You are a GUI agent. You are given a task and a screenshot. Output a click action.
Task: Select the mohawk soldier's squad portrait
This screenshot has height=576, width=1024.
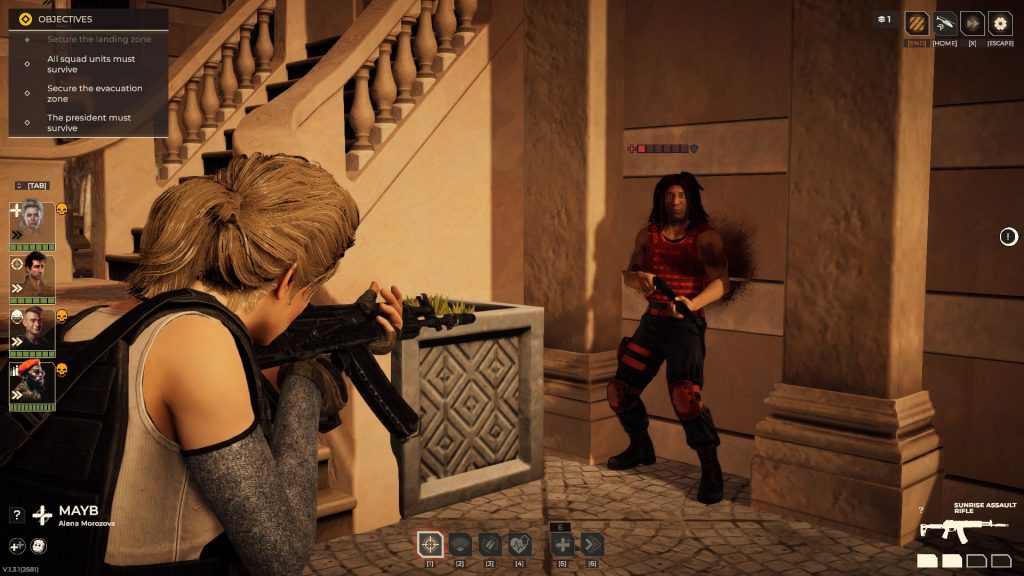(x=32, y=328)
